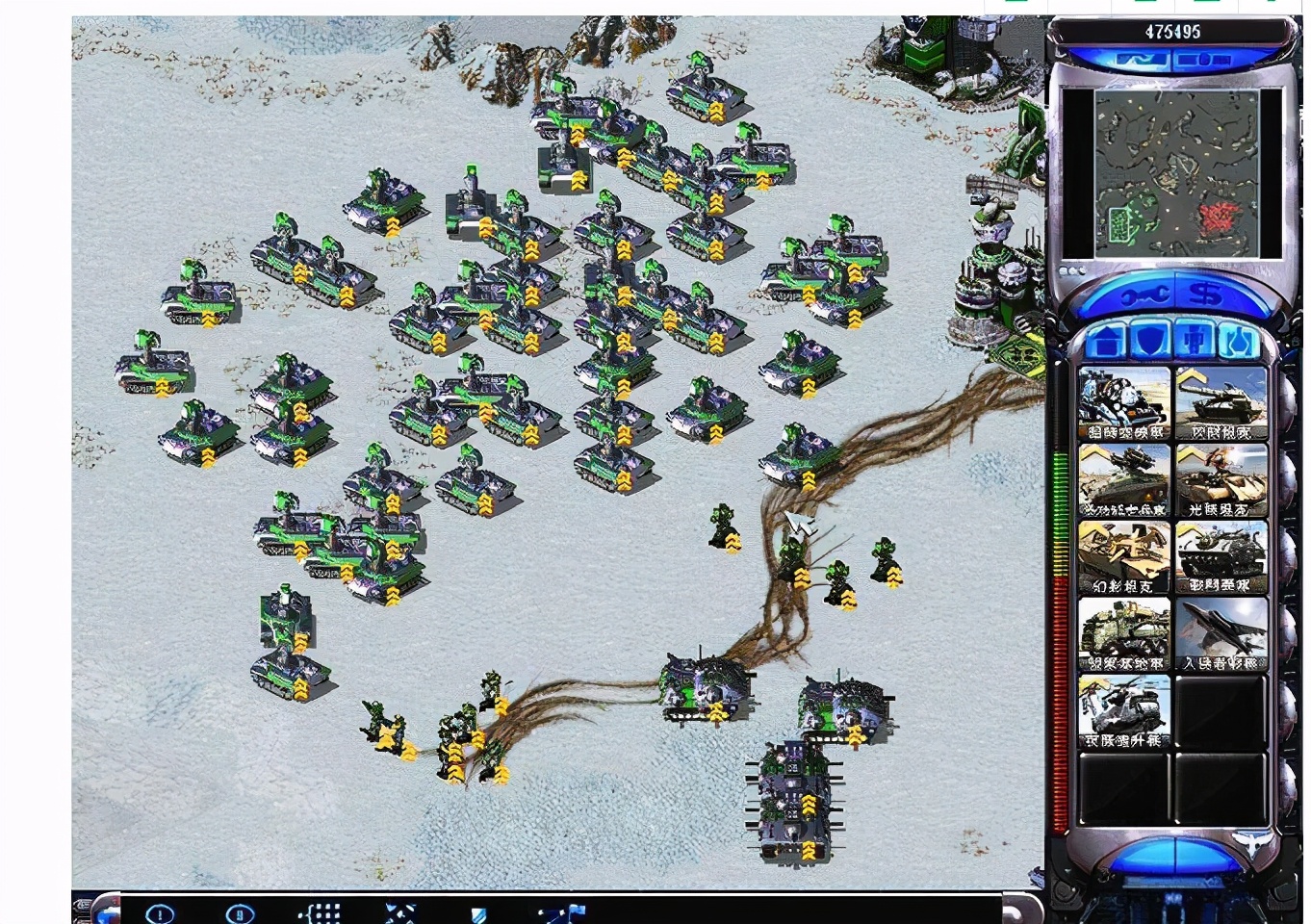
Task: Activate Sell mode with the dollar icon
Action: 1203,294
